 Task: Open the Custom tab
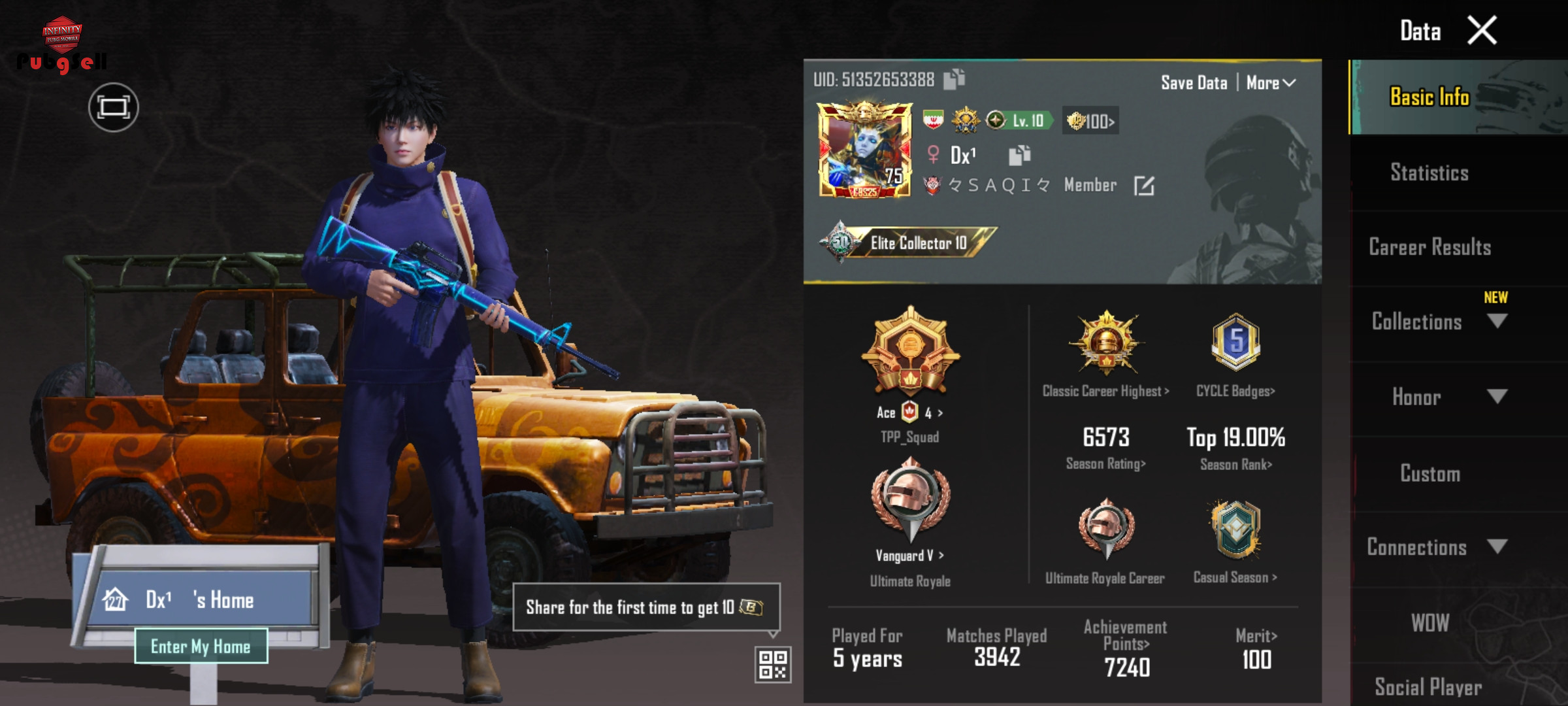[x=1429, y=473]
